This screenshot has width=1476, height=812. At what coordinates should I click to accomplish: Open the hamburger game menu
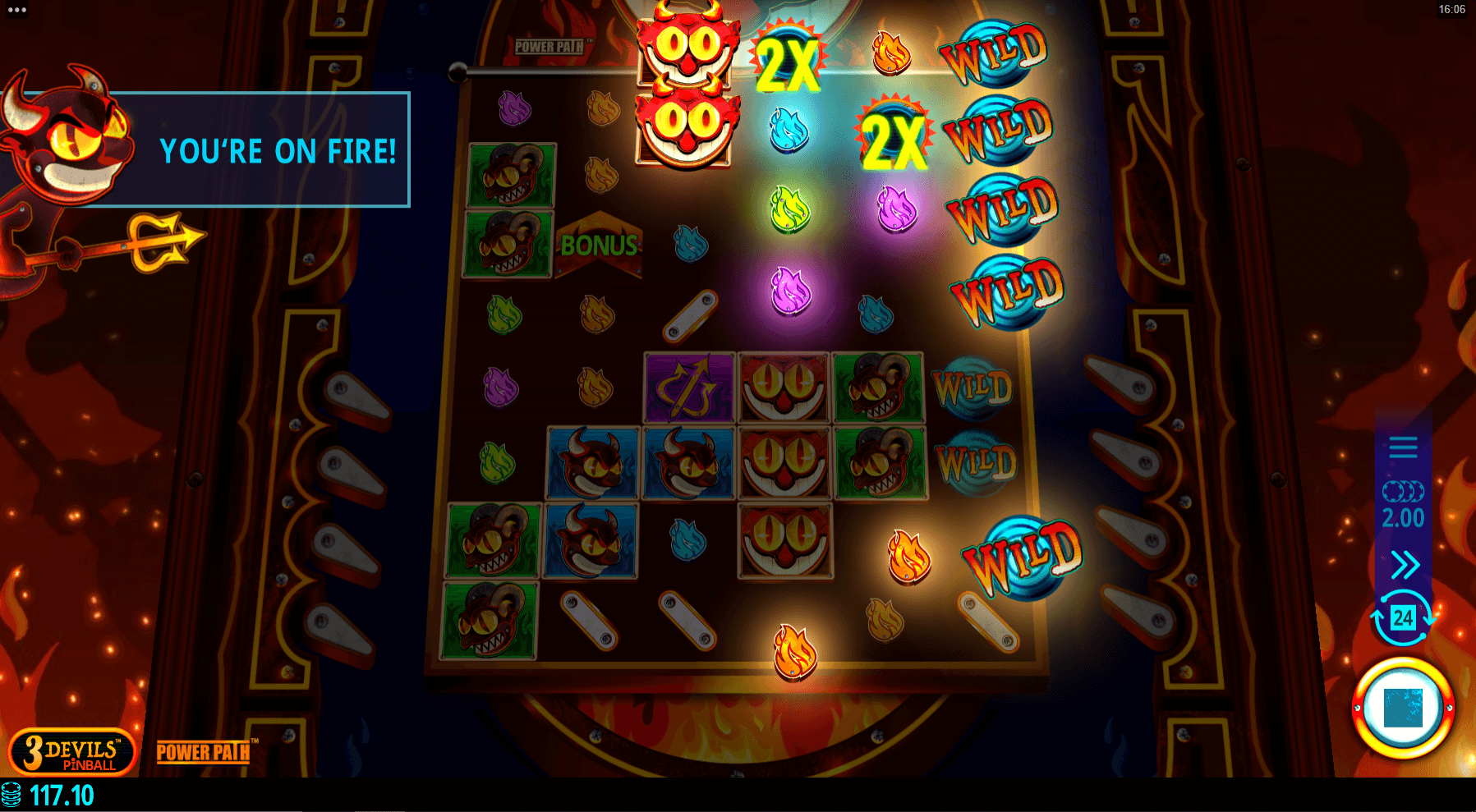(1405, 447)
